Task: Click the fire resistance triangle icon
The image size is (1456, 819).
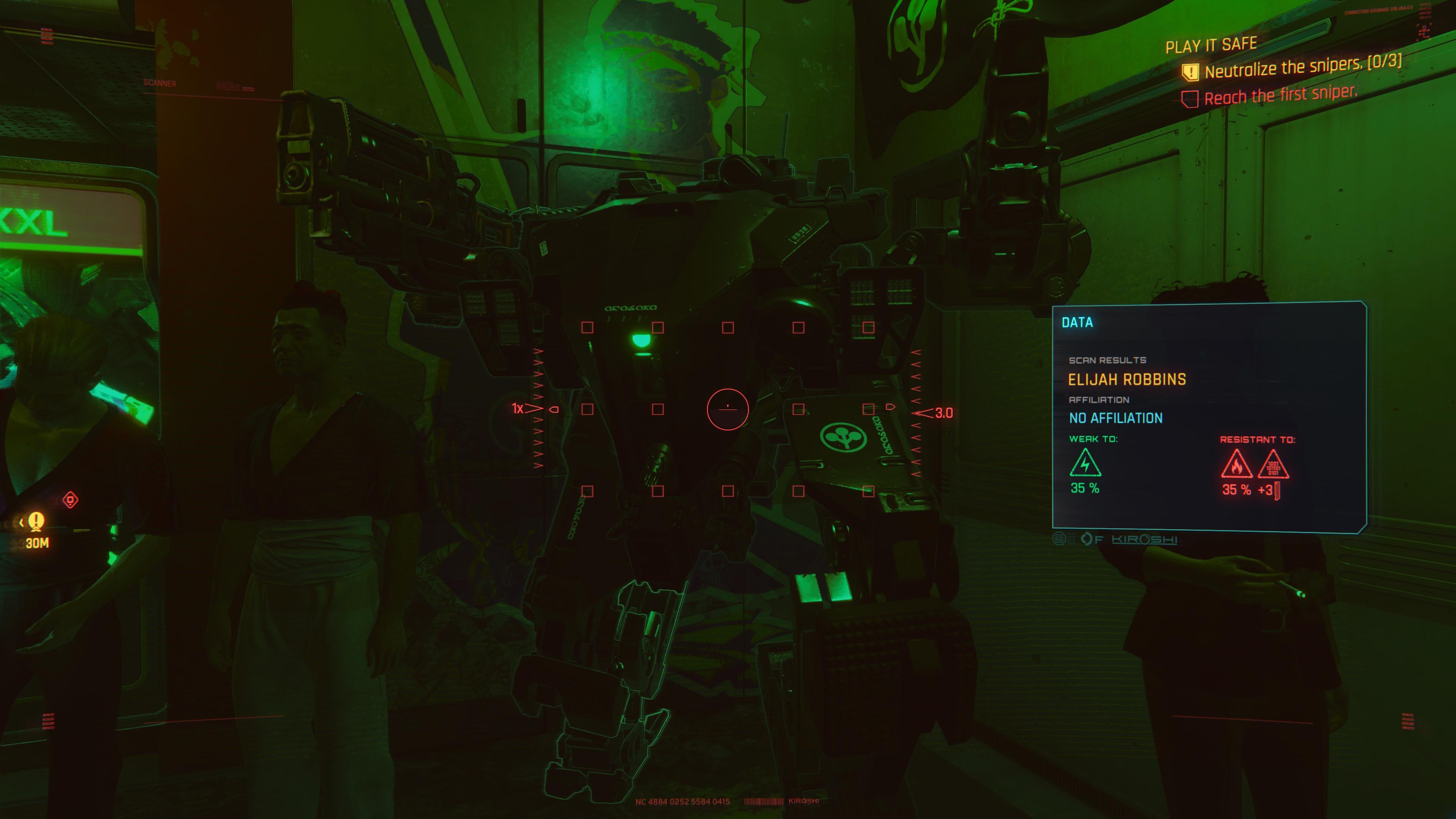Action: point(1236,464)
